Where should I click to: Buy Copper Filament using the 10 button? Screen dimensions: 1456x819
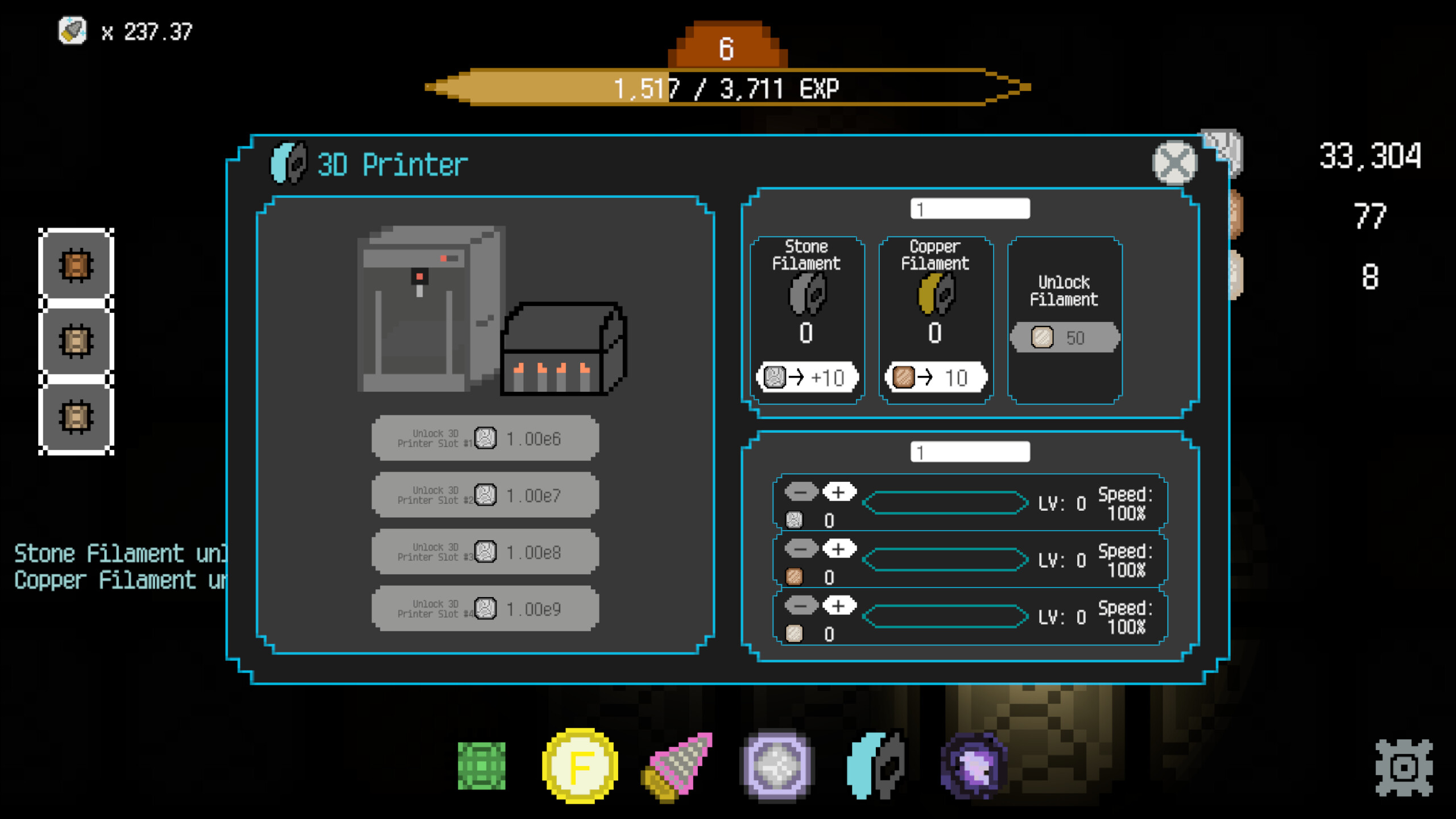click(936, 377)
